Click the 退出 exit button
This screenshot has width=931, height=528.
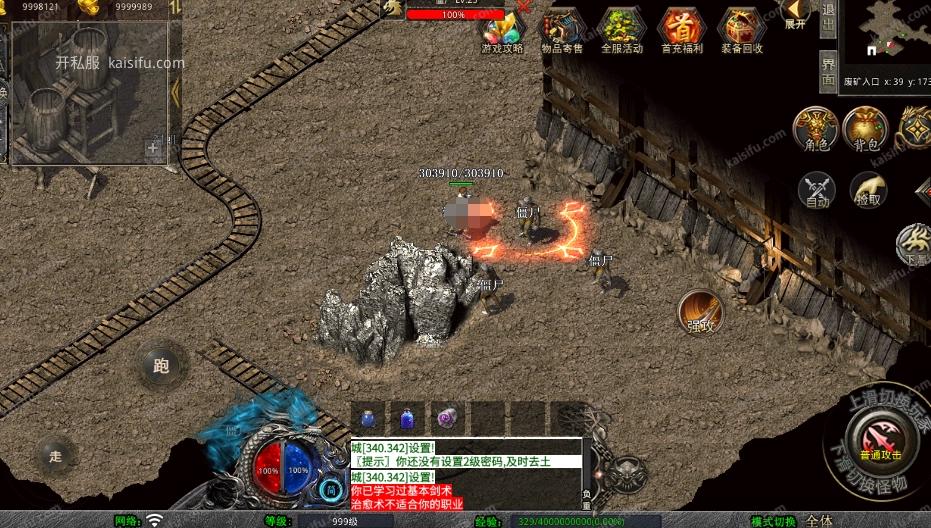828,19
